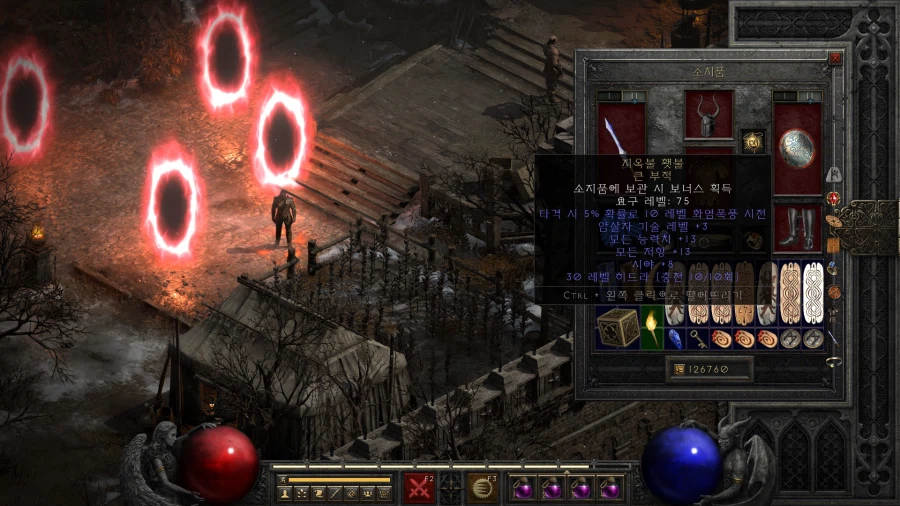Select the equipped round shield
This screenshot has width=900, height=506.
[x=797, y=148]
